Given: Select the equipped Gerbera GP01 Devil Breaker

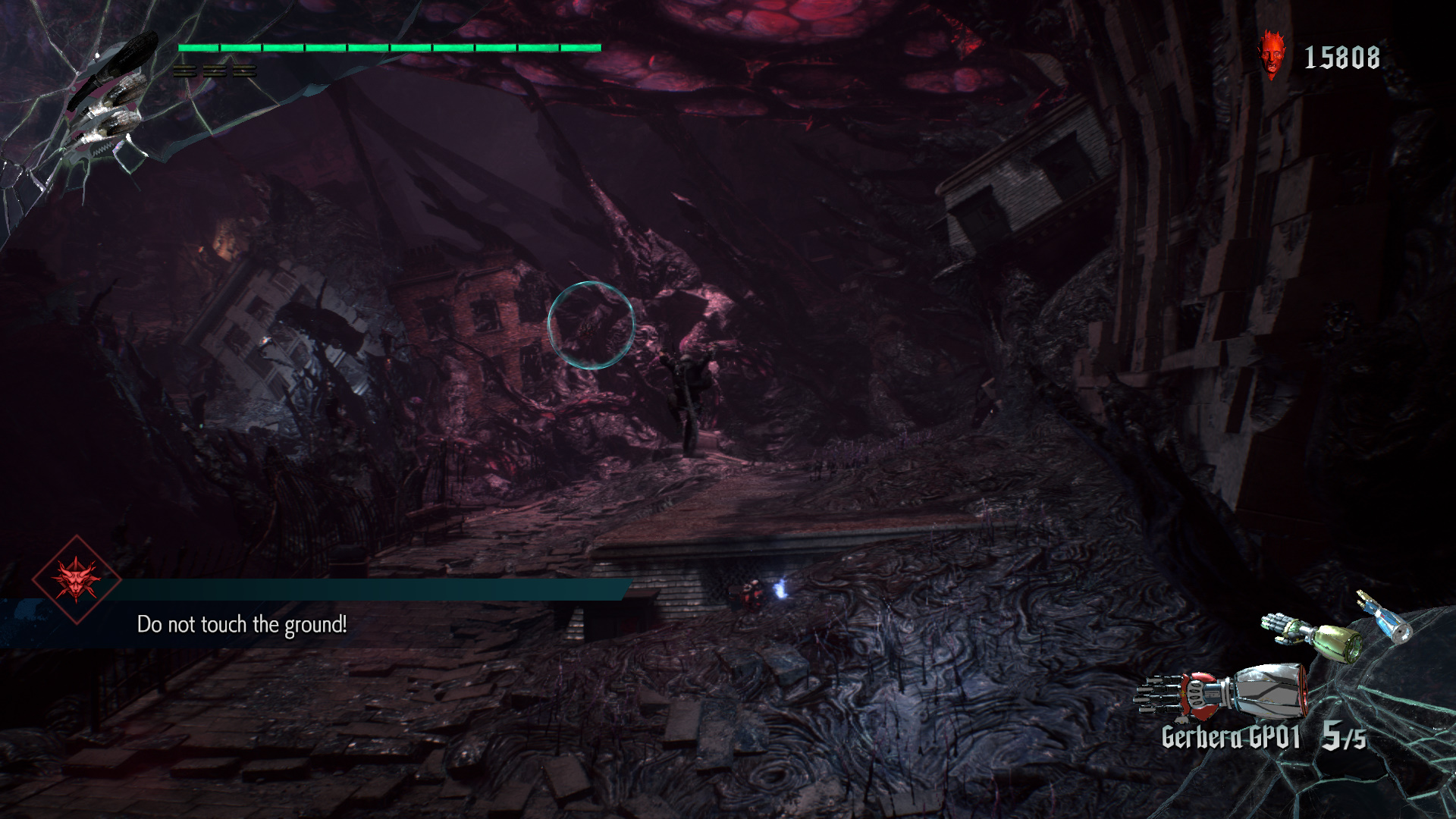Looking at the screenshot, I should click(x=1221, y=692).
